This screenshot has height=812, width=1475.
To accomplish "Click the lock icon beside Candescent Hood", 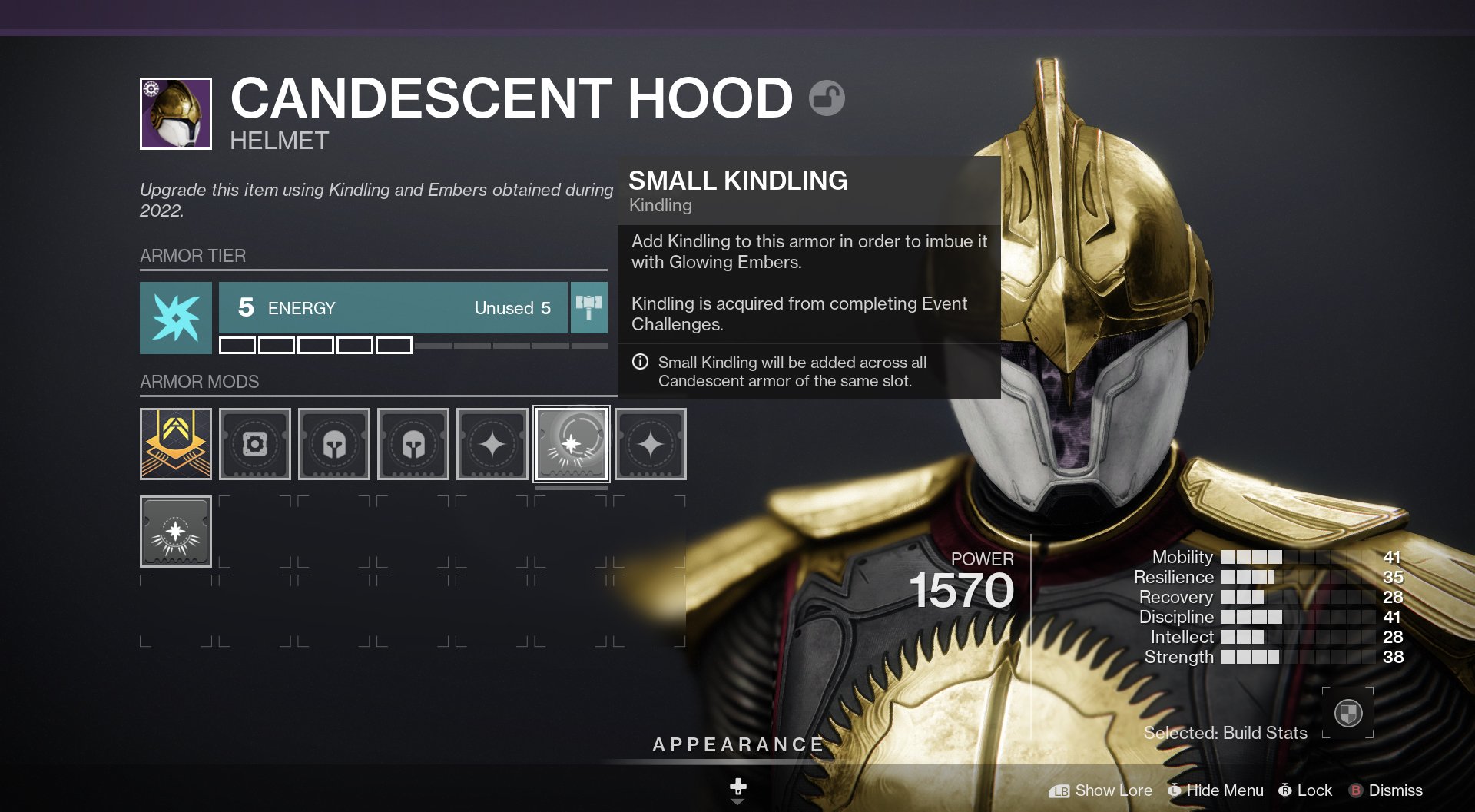I will (827, 98).
